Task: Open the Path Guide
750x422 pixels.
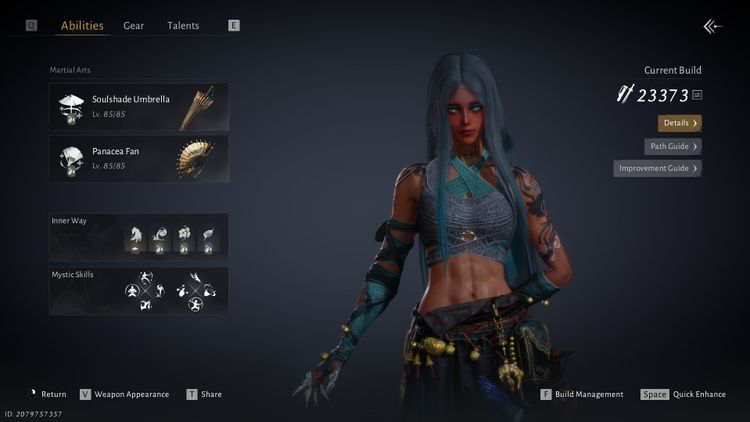Action: (x=672, y=146)
